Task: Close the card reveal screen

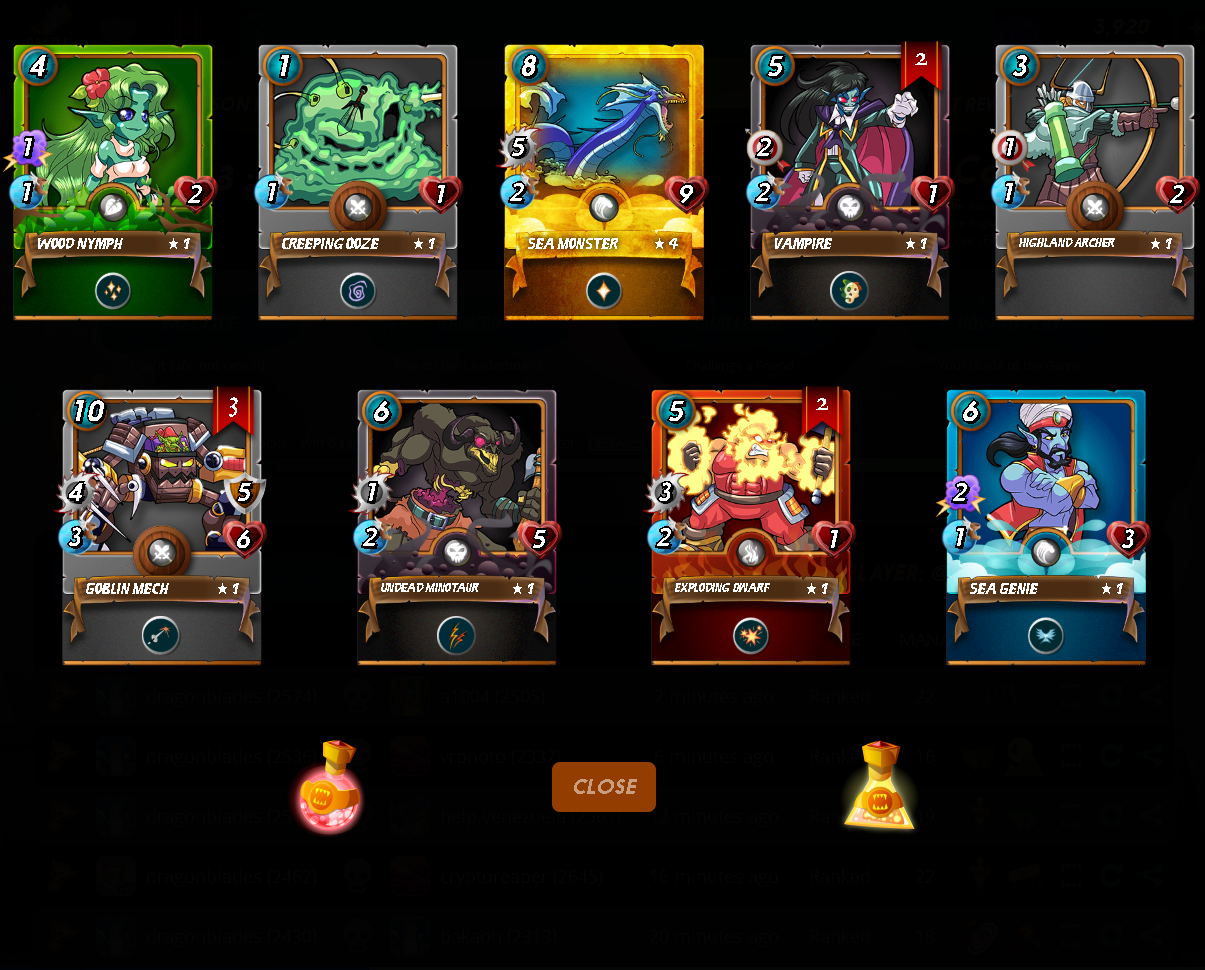Action: click(x=604, y=787)
